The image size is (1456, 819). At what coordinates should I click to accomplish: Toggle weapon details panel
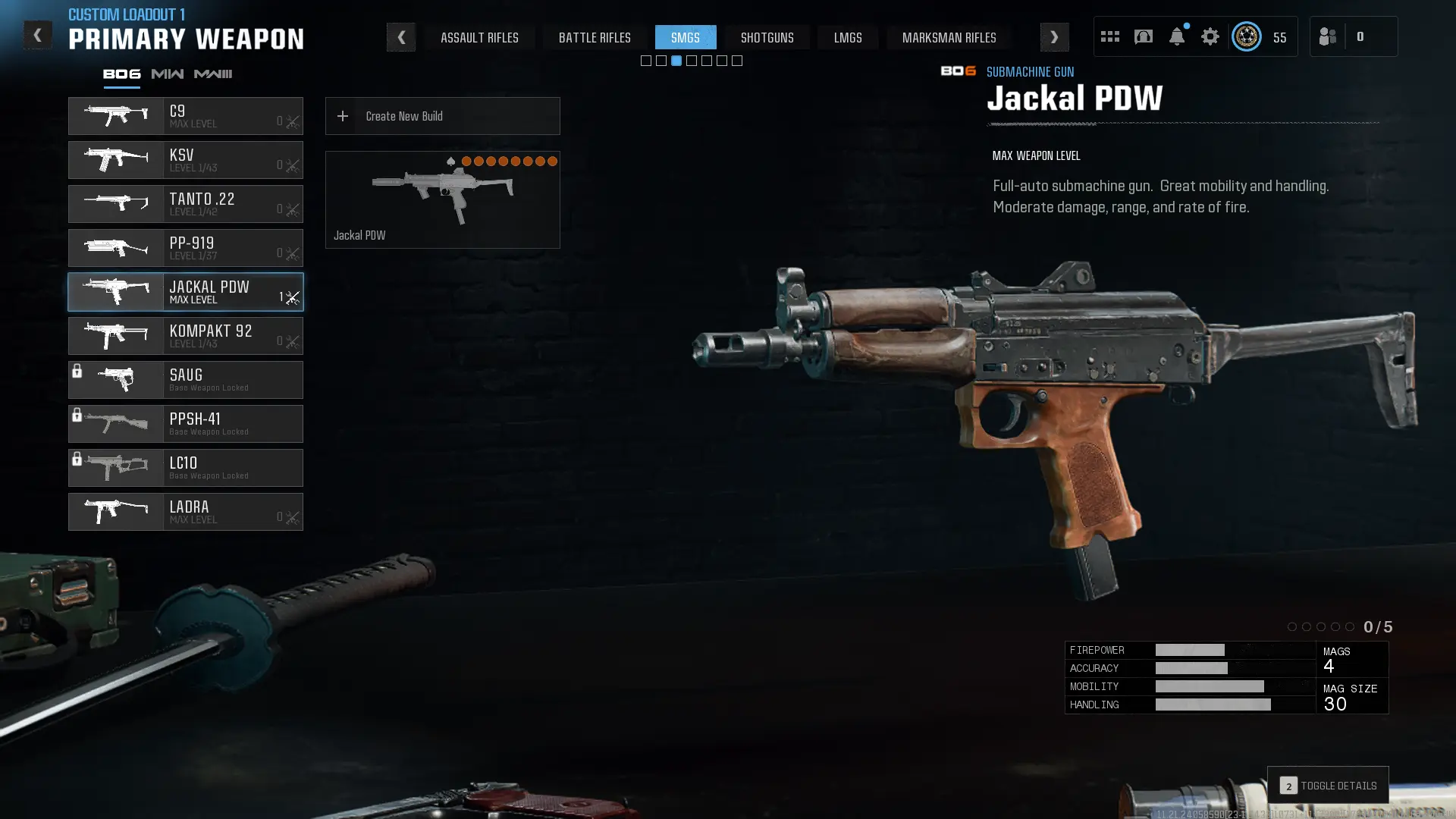point(1328,786)
